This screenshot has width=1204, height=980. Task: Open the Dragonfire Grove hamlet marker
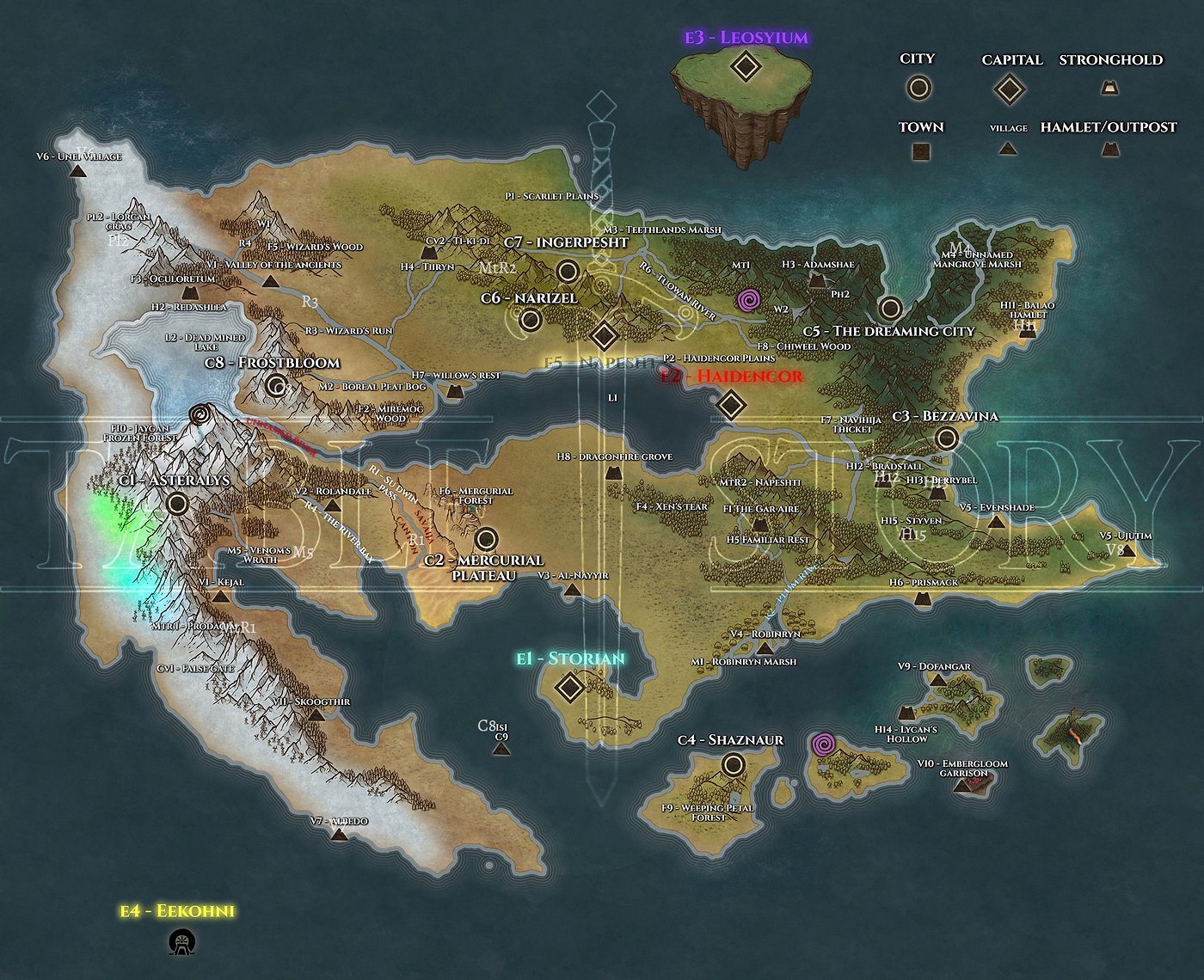(x=612, y=473)
